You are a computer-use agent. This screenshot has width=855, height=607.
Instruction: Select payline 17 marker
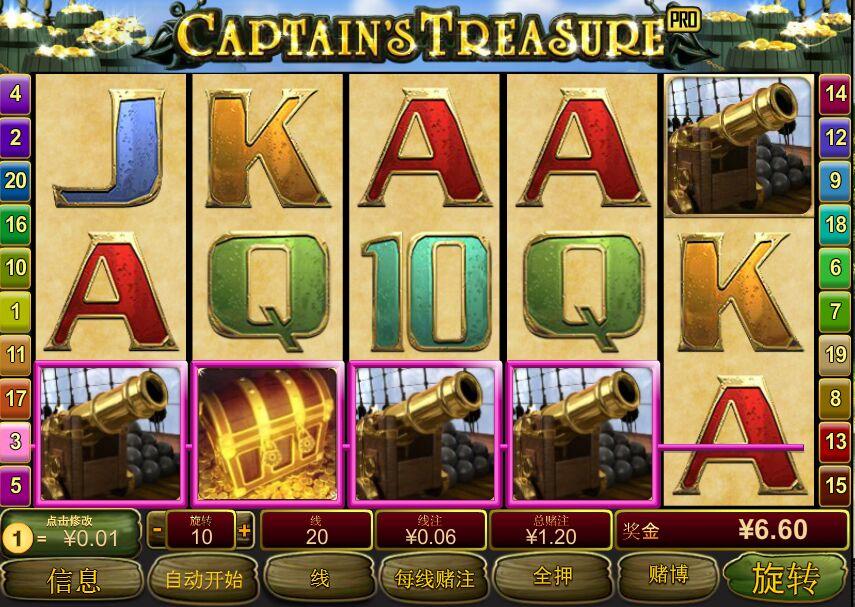click(x=16, y=398)
